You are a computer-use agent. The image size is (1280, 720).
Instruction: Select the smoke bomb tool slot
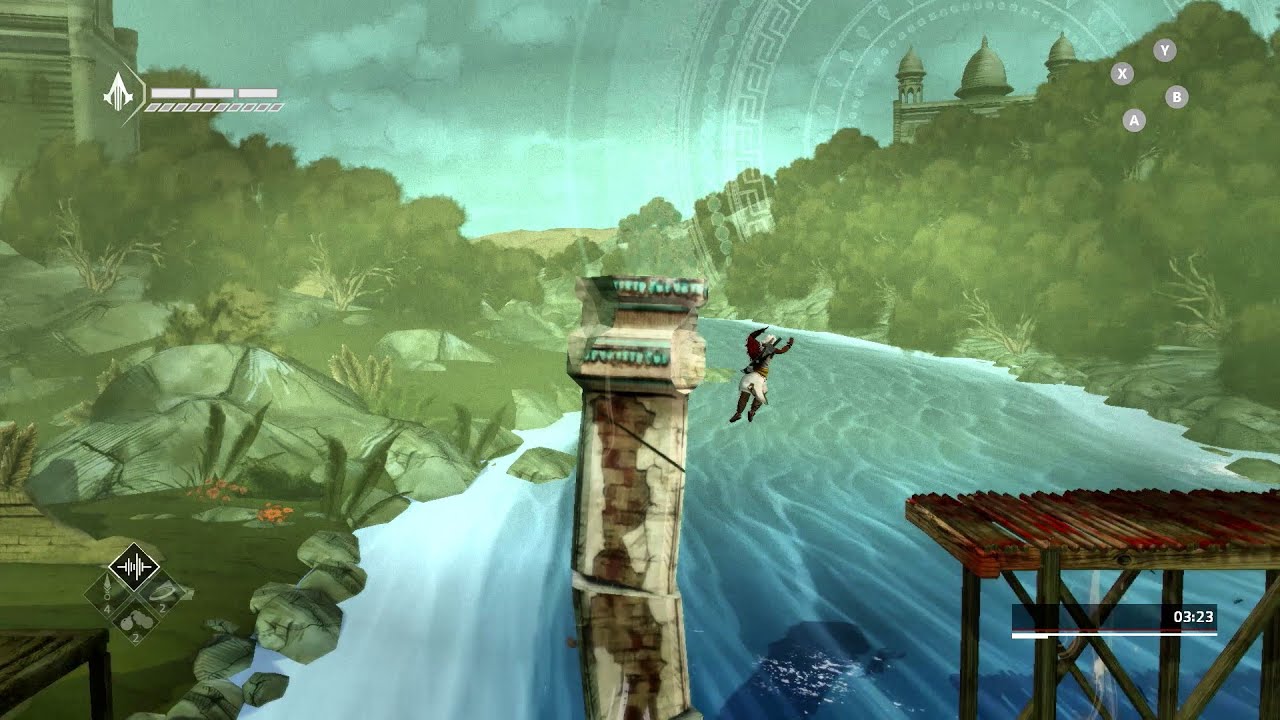(x=134, y=621)
